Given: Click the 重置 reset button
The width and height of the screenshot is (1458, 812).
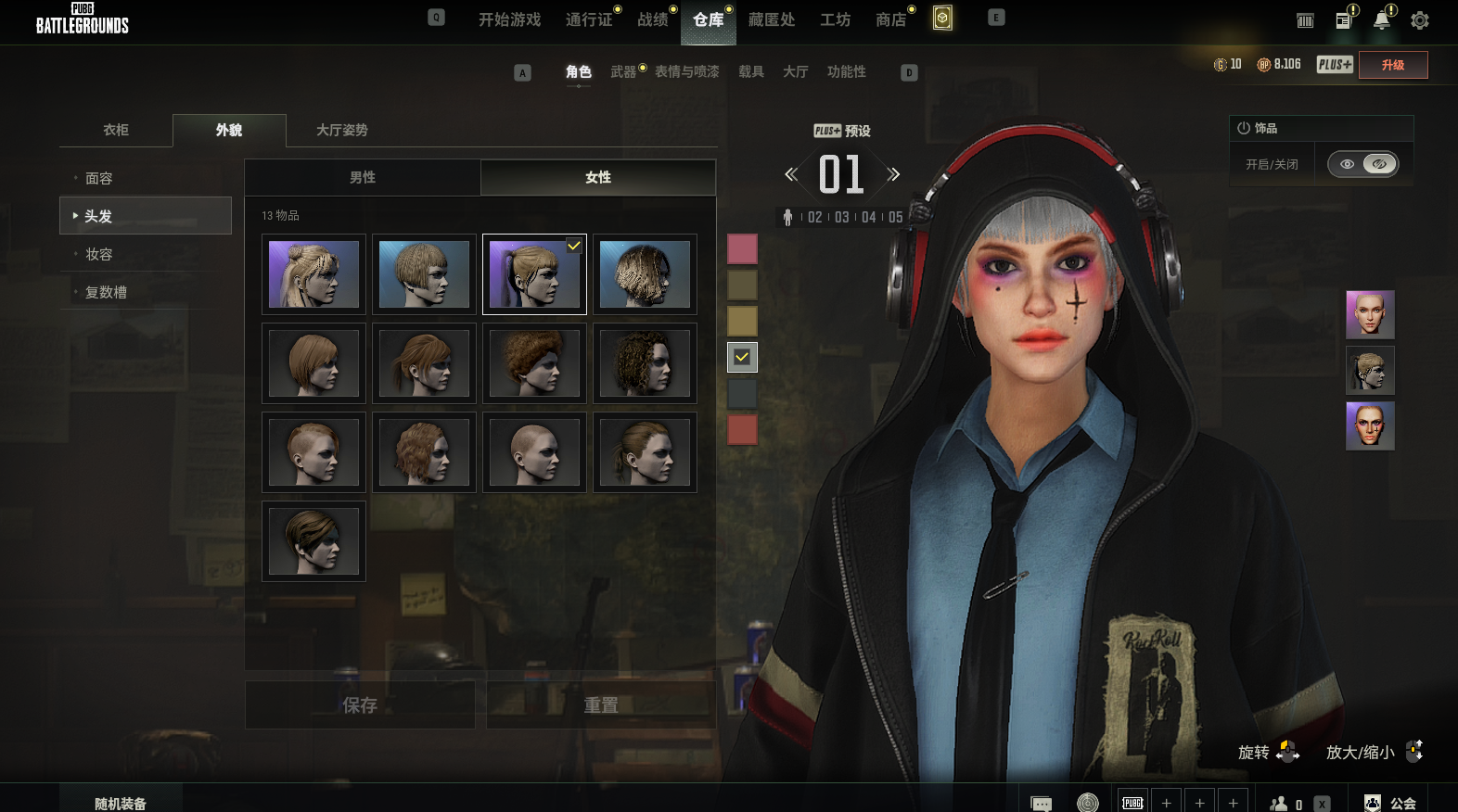Looking at the screenshot, I should click(x=601, y=705).
